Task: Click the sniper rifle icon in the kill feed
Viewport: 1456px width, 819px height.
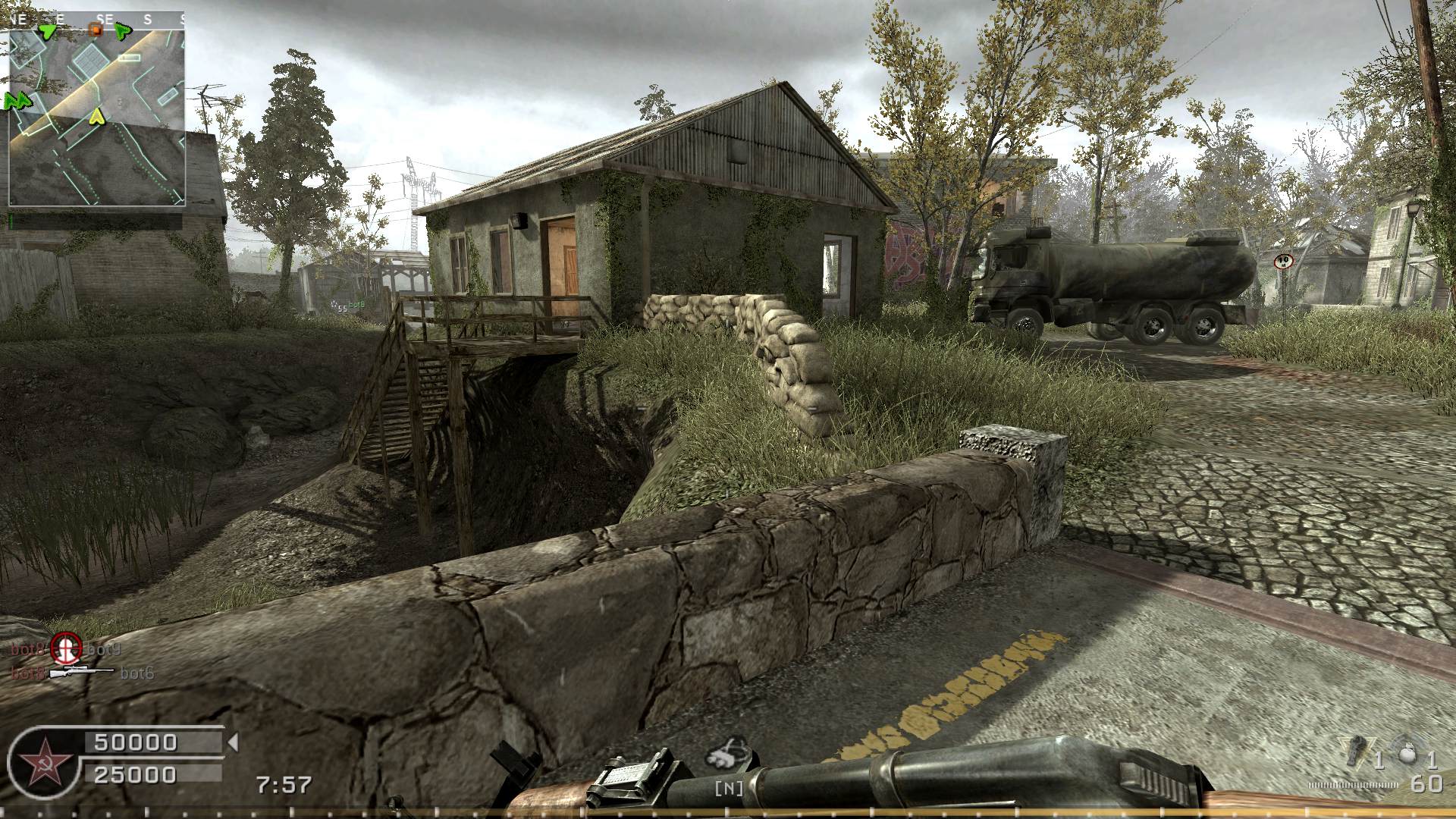Action: point(80,673)
